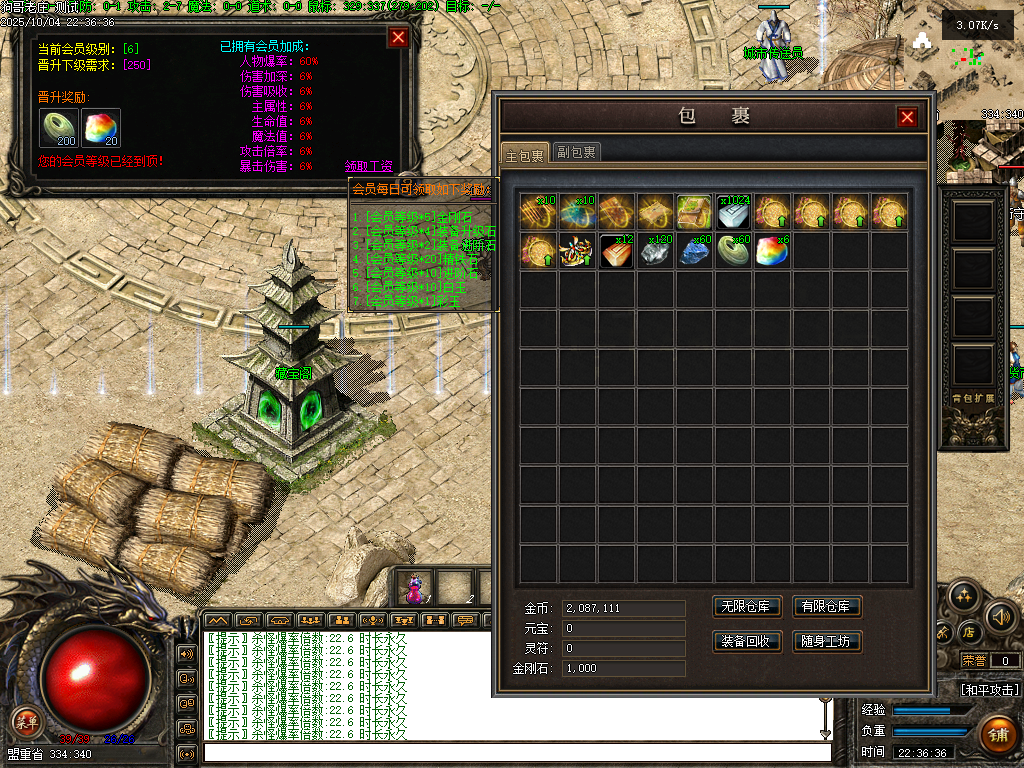Select the 主包裹 tab
The width and height of the screenshot is (1024, 768).
[x=524, y=155]
